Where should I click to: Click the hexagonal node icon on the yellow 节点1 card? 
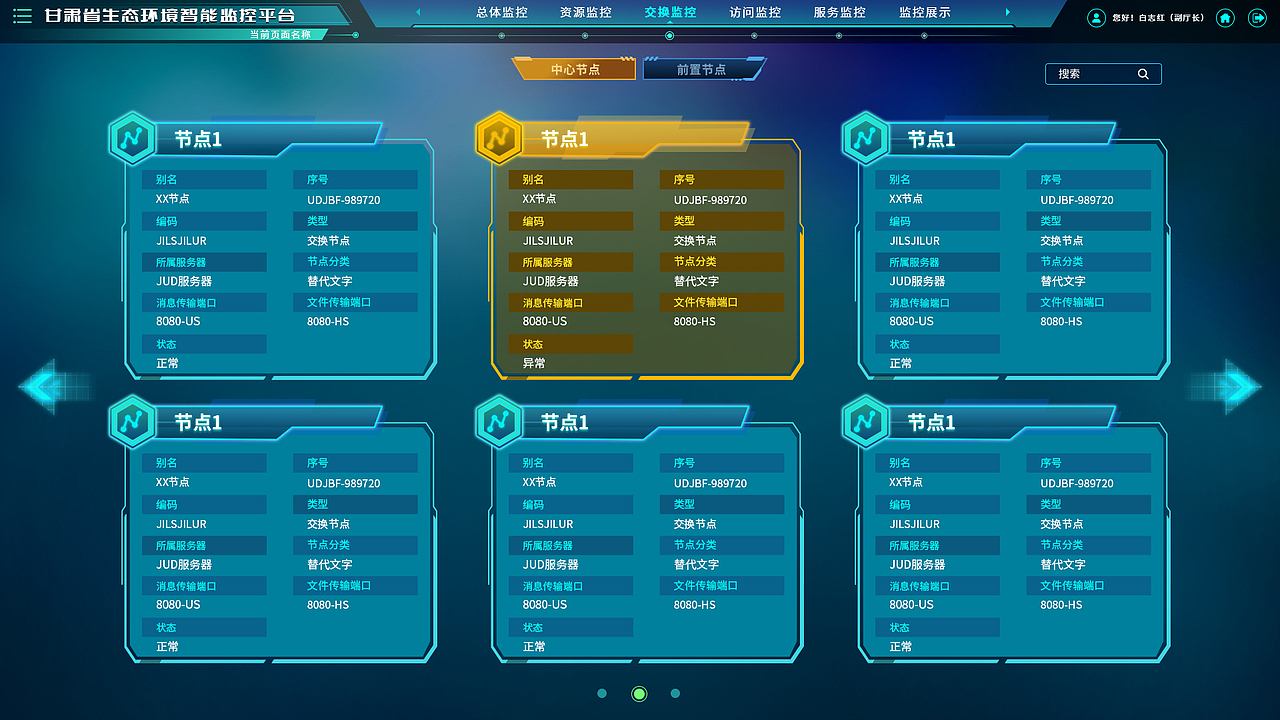tap(500, 139)
